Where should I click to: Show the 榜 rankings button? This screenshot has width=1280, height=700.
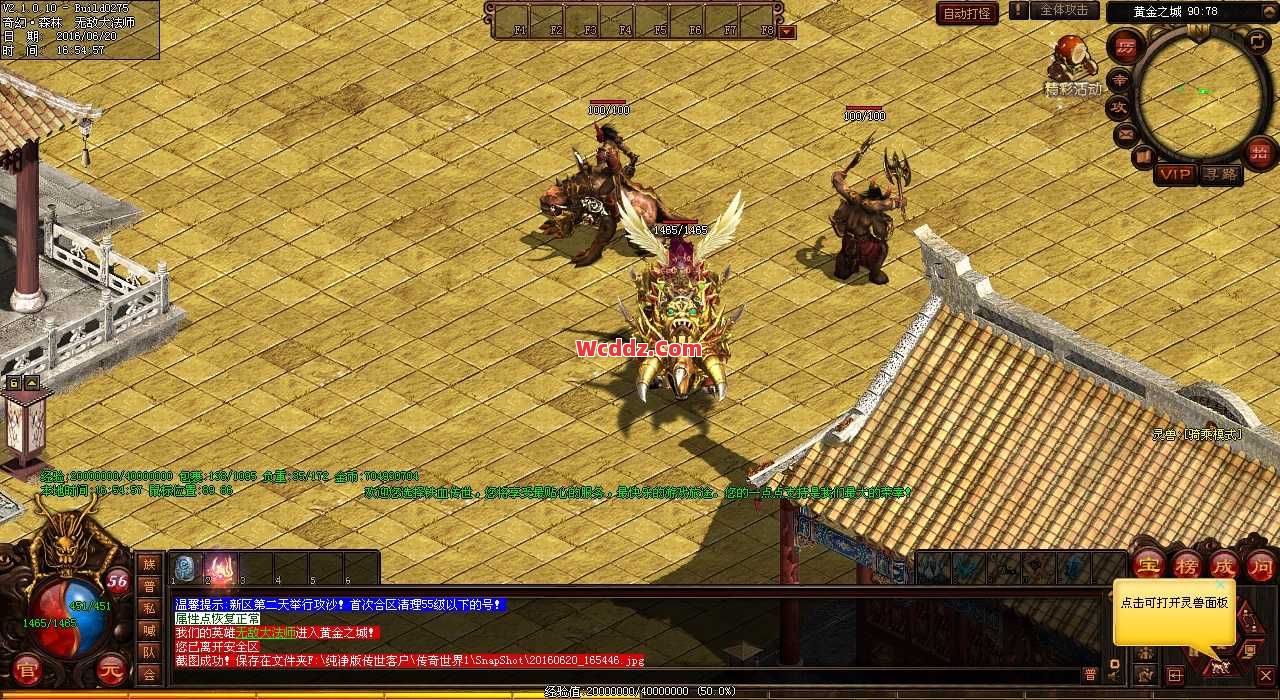[1186, 564]
